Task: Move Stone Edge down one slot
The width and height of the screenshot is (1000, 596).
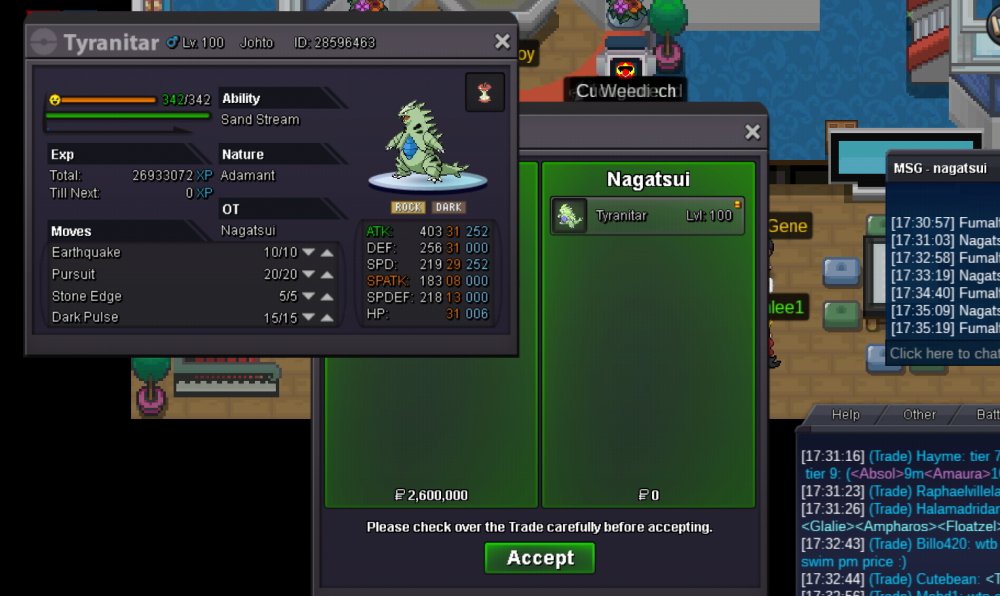Action: pos(308,297)
